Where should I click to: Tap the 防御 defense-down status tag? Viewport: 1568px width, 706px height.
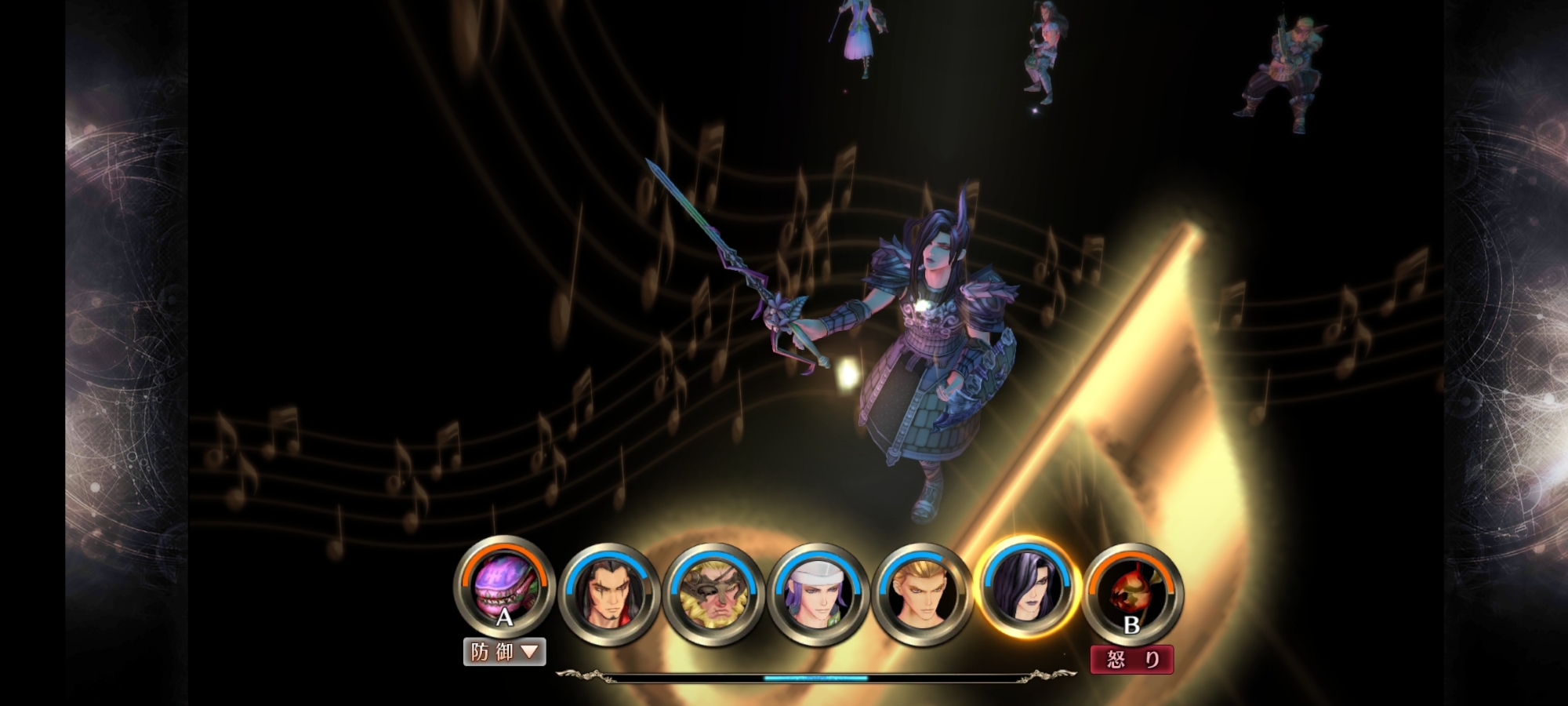click(504, 652)
